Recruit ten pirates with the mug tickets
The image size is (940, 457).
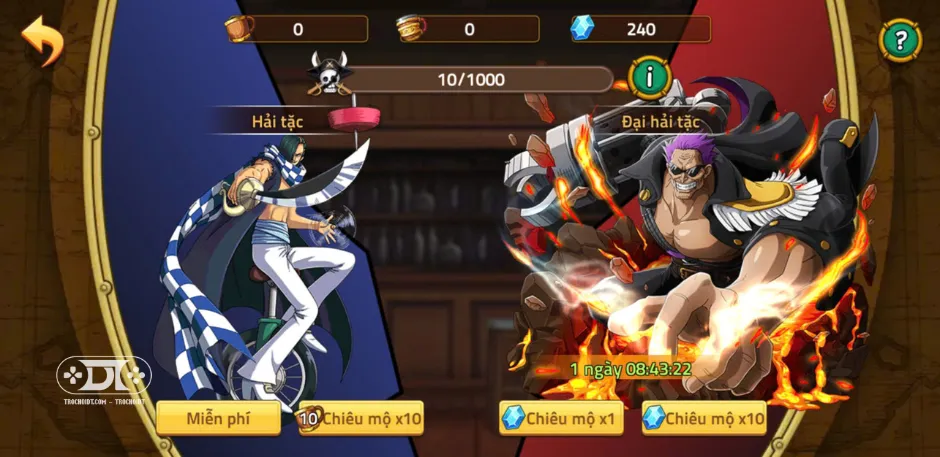[361, 418]
